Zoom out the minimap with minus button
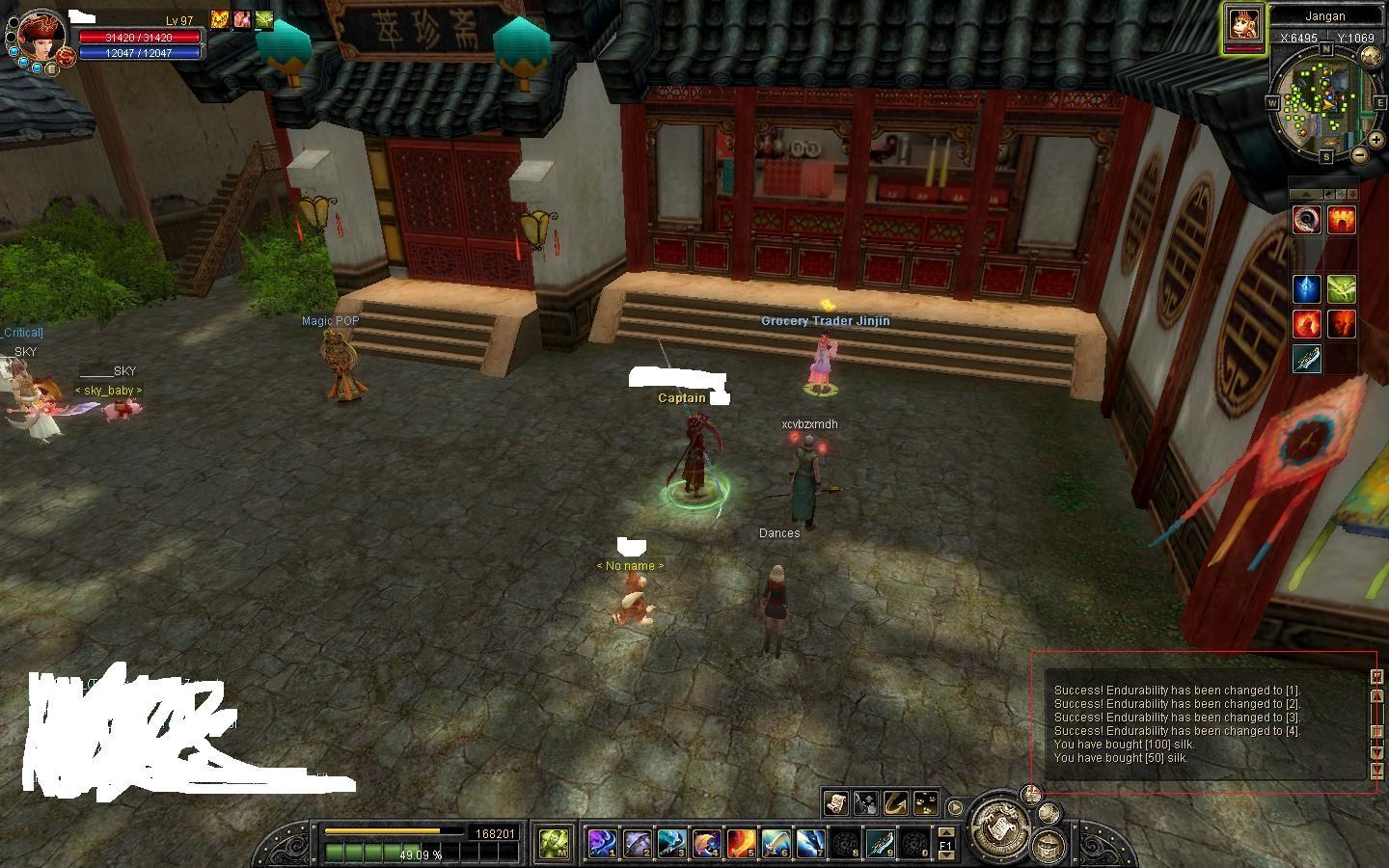The image size is (1389, 868). [x=1360, y=154]
